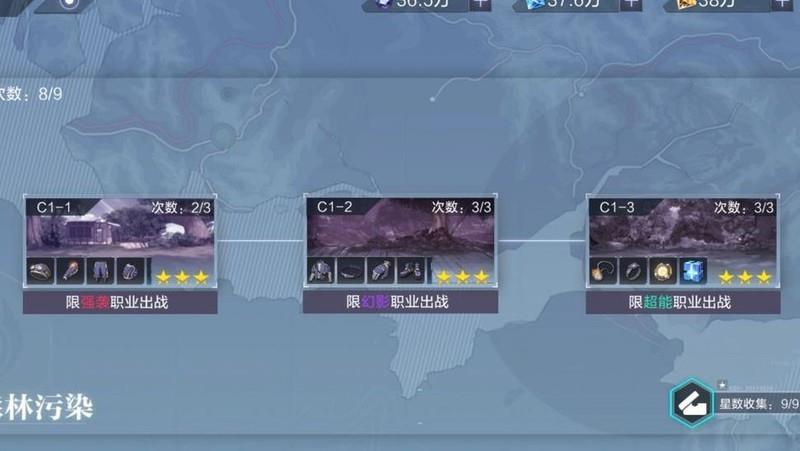Screen dimensions: 800x451
Task: View the chest armor reward in C1-2
Action: [x=322, y=271]
